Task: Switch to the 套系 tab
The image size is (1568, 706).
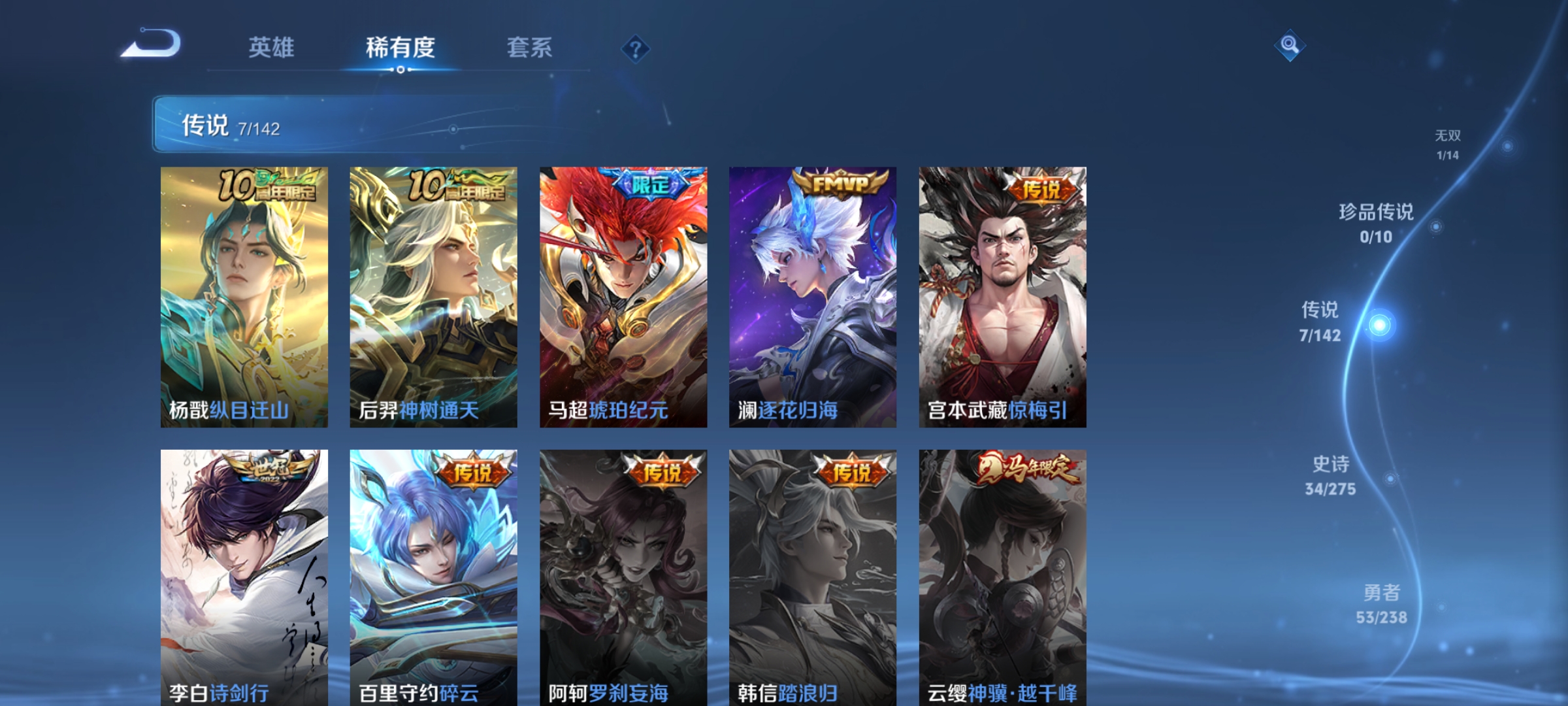Action: pos(531,47)
